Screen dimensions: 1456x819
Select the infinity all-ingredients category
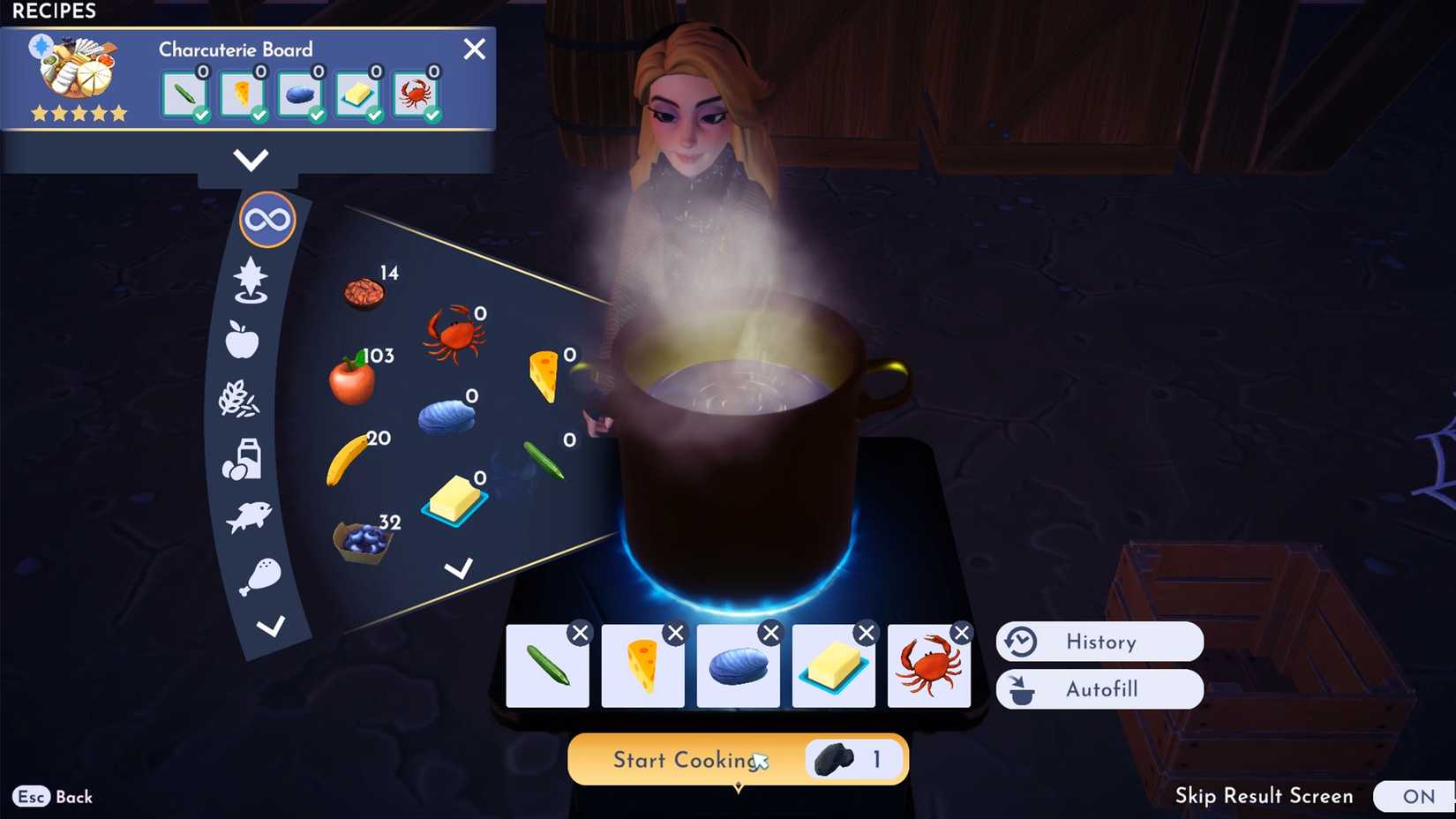(267, 218)
